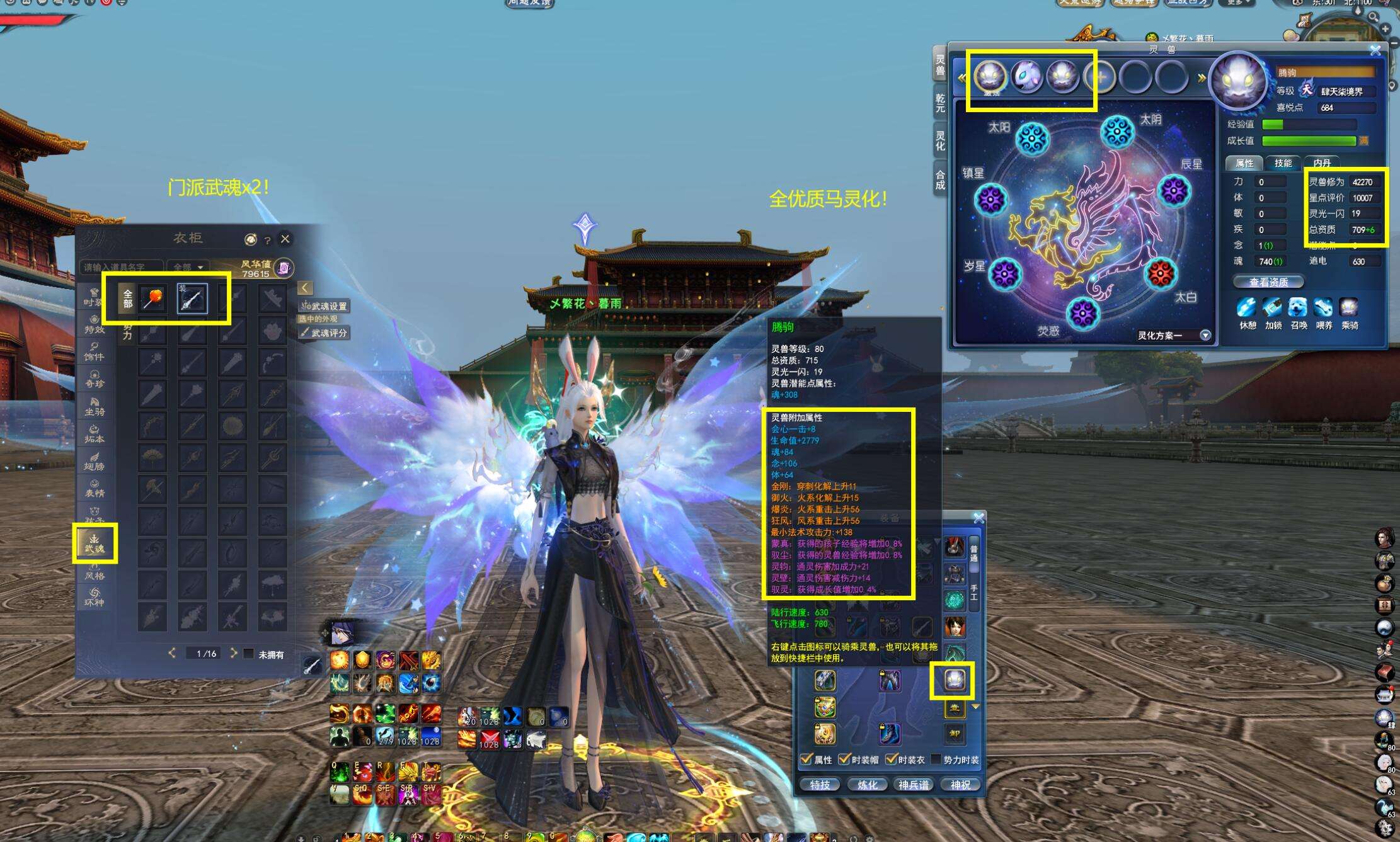This screenshot has width=1400, height=842.
Task: Switch to the 翅膀 wardrobe category
Action: point(95,461)
